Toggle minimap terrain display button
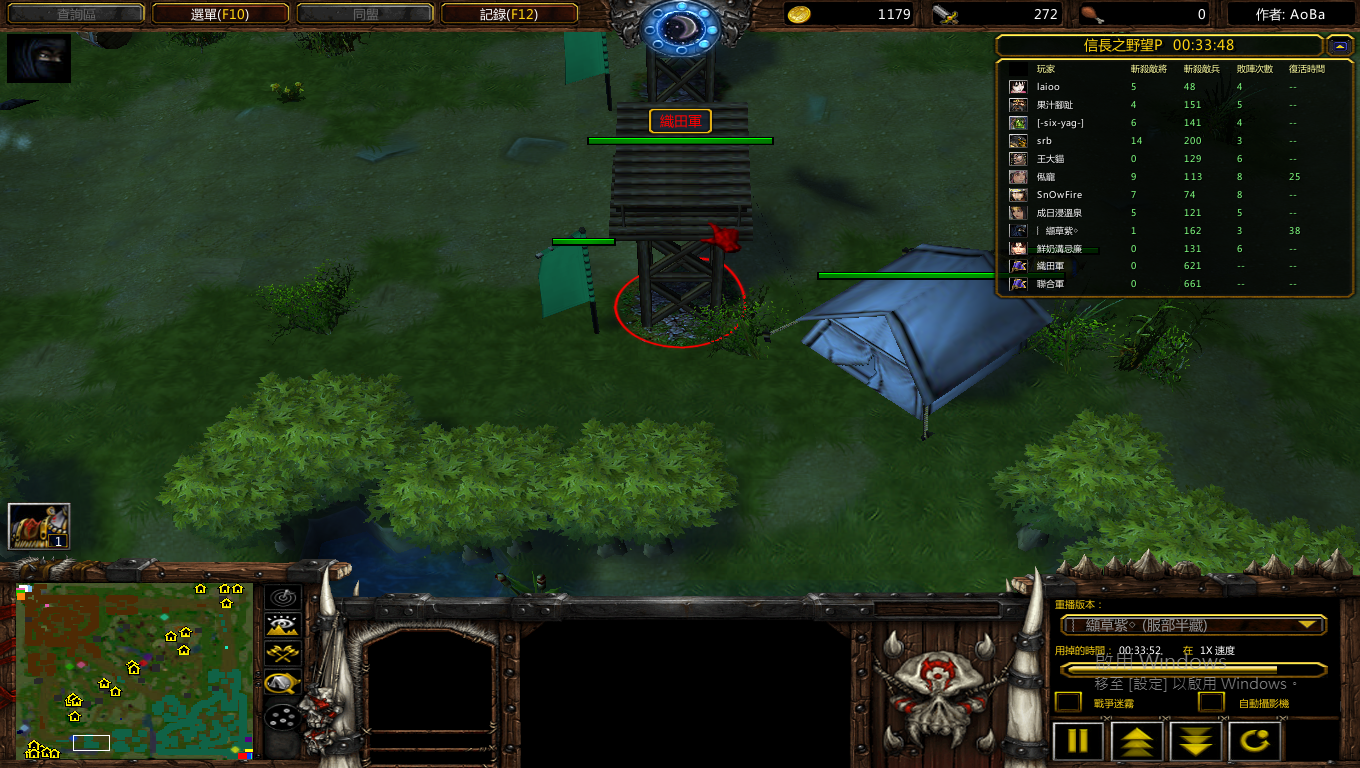 pyautogui.click(x=284, y=626)
